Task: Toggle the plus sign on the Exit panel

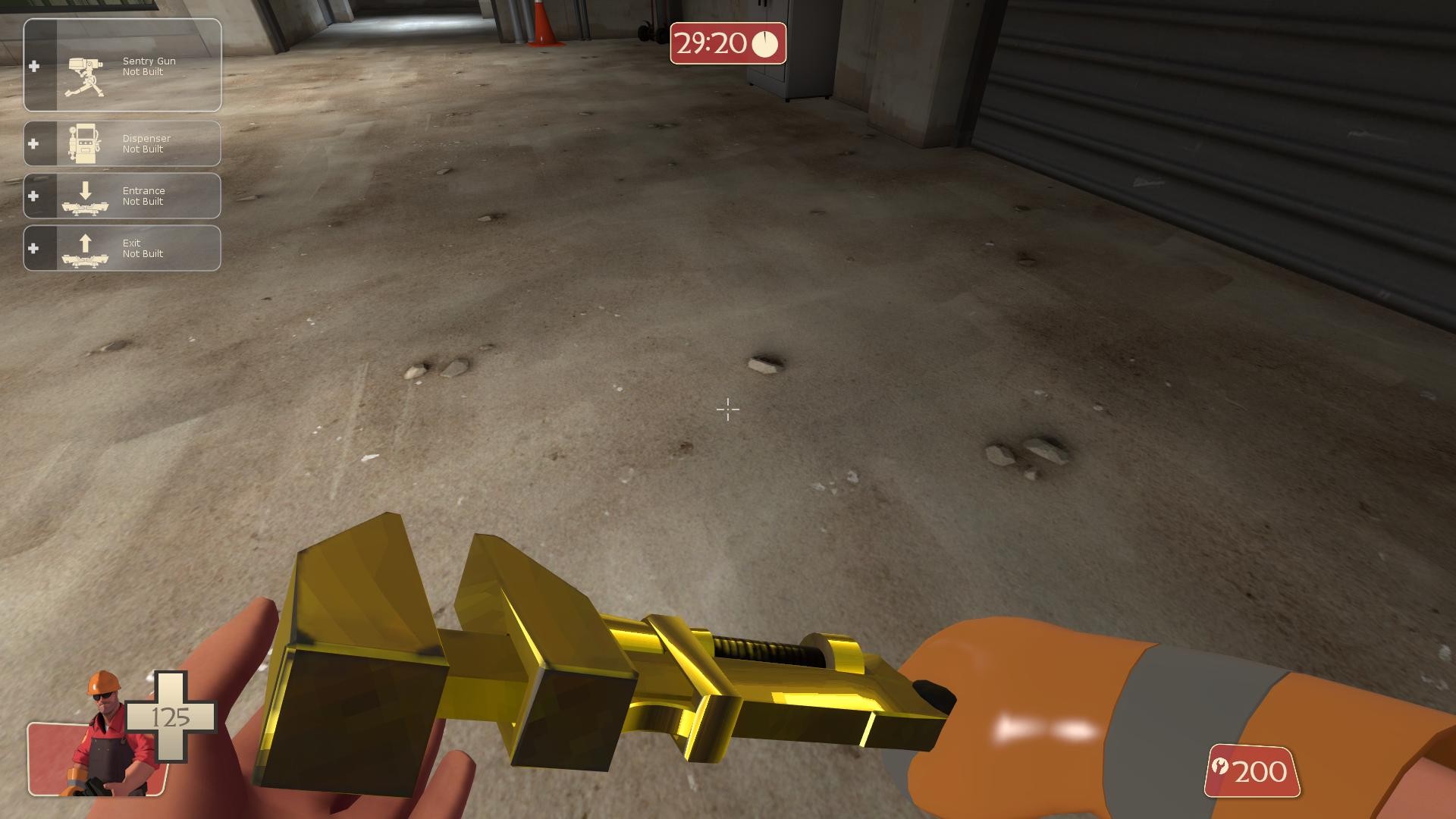Action: pyautogui.click(x=33, y=248)
